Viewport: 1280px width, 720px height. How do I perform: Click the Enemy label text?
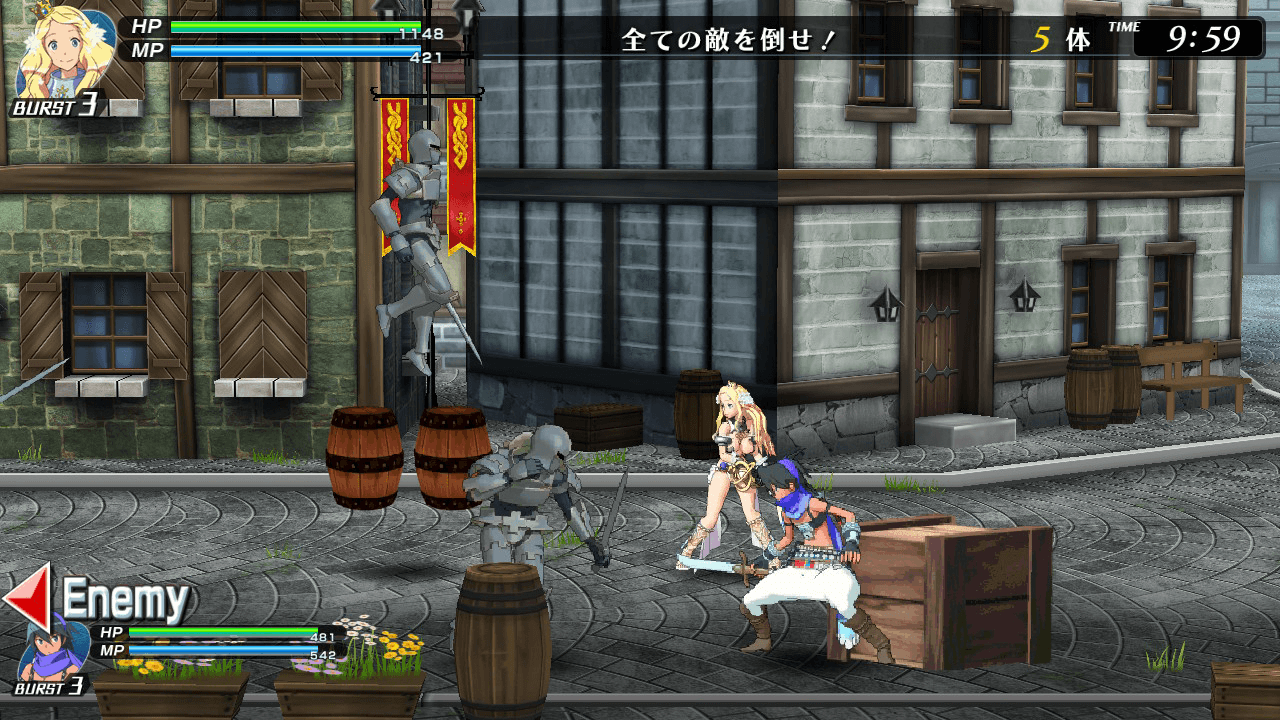[x=125, y=597]
